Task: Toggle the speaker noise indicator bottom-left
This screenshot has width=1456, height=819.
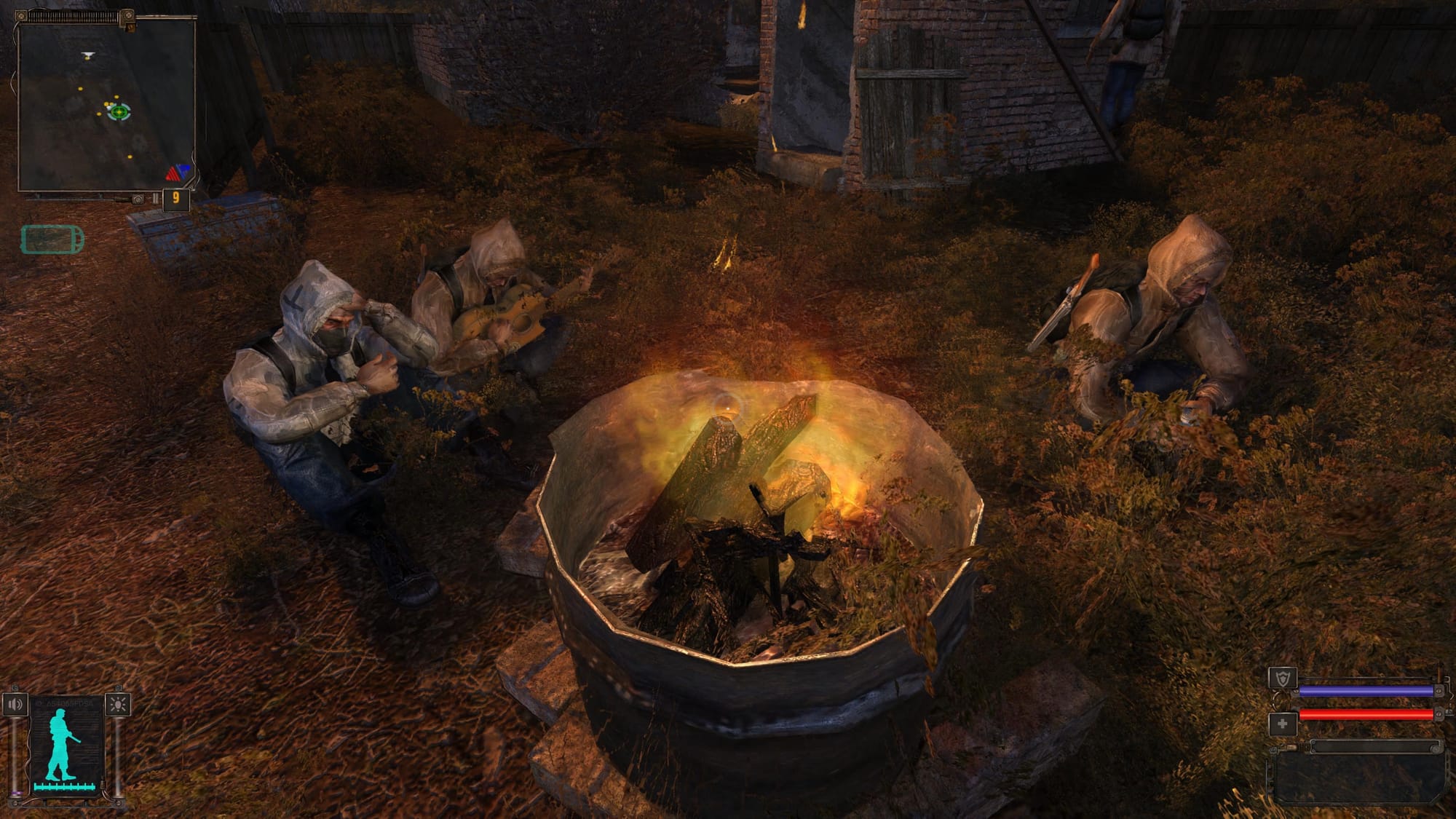Action: click(15, 703)
